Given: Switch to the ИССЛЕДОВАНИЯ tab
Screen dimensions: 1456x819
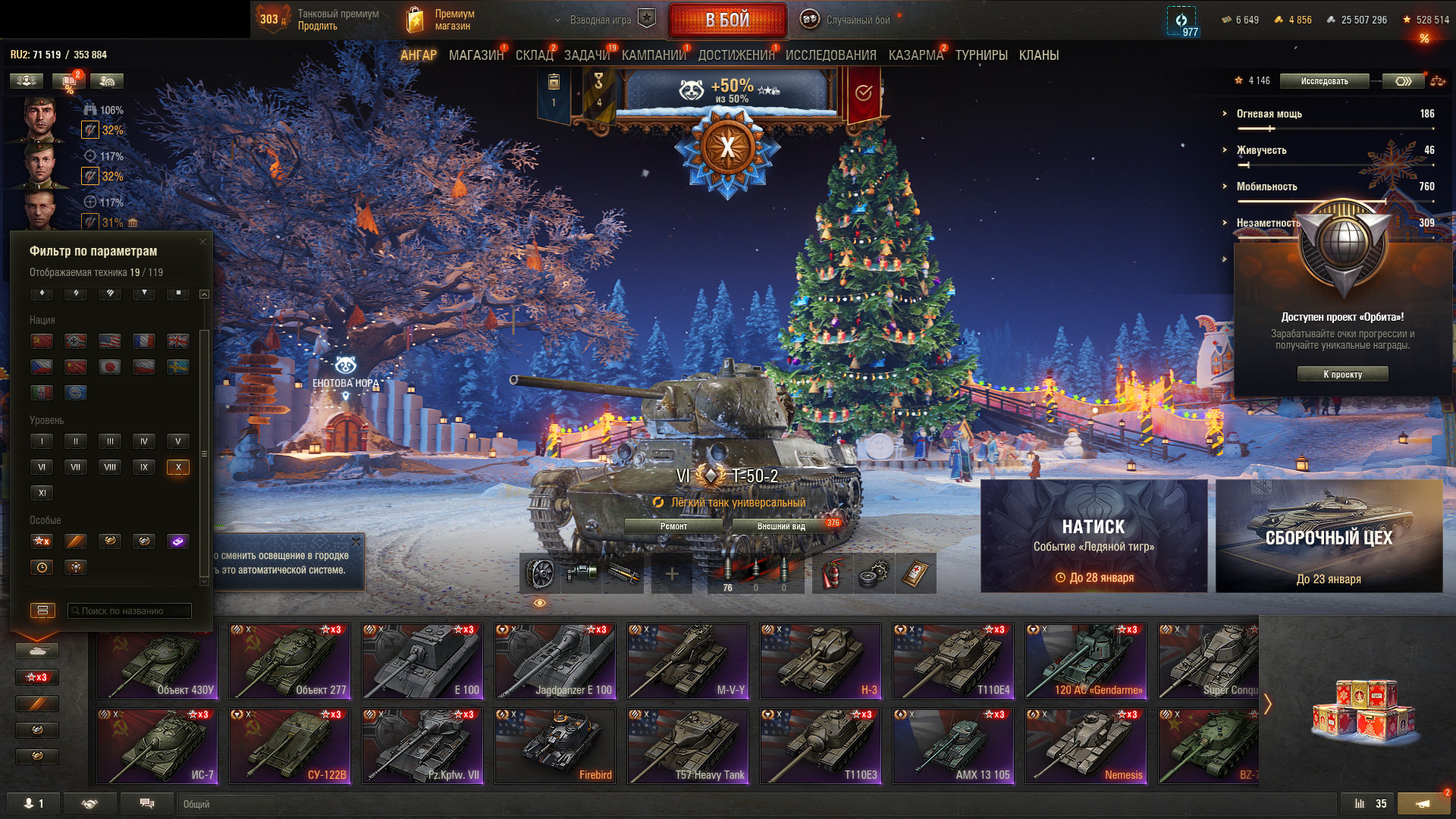Looking at the screenshot, I should click(830, 55).
